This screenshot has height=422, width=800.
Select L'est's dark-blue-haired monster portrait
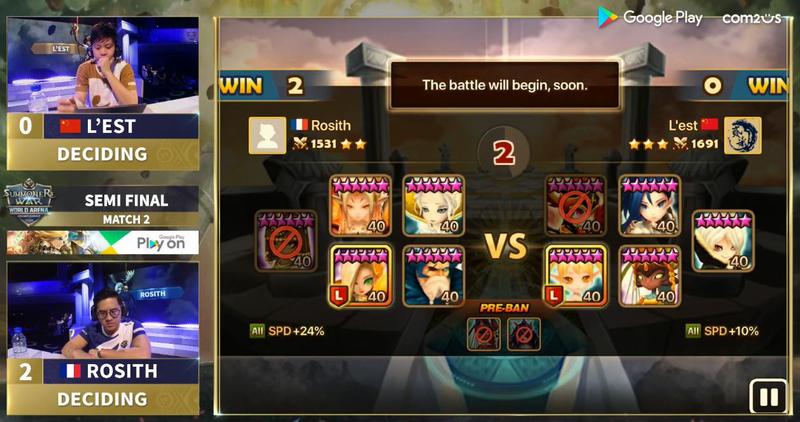pos(649,205)
